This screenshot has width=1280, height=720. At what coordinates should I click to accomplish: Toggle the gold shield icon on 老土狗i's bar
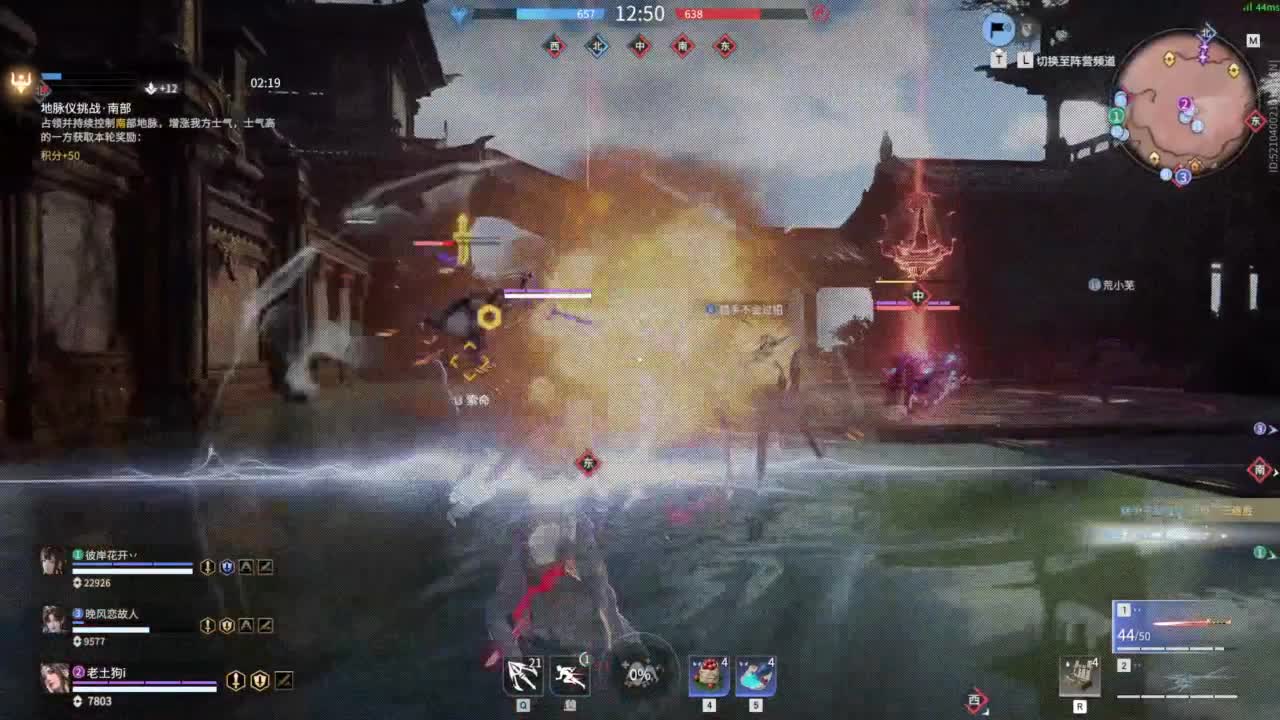click(x=259, y=679)
